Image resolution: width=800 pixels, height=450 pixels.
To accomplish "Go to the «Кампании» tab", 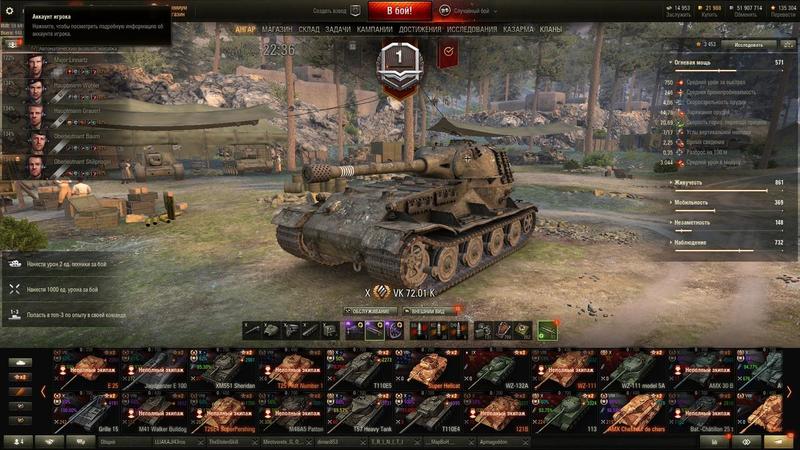I will (x=375, y=30).
